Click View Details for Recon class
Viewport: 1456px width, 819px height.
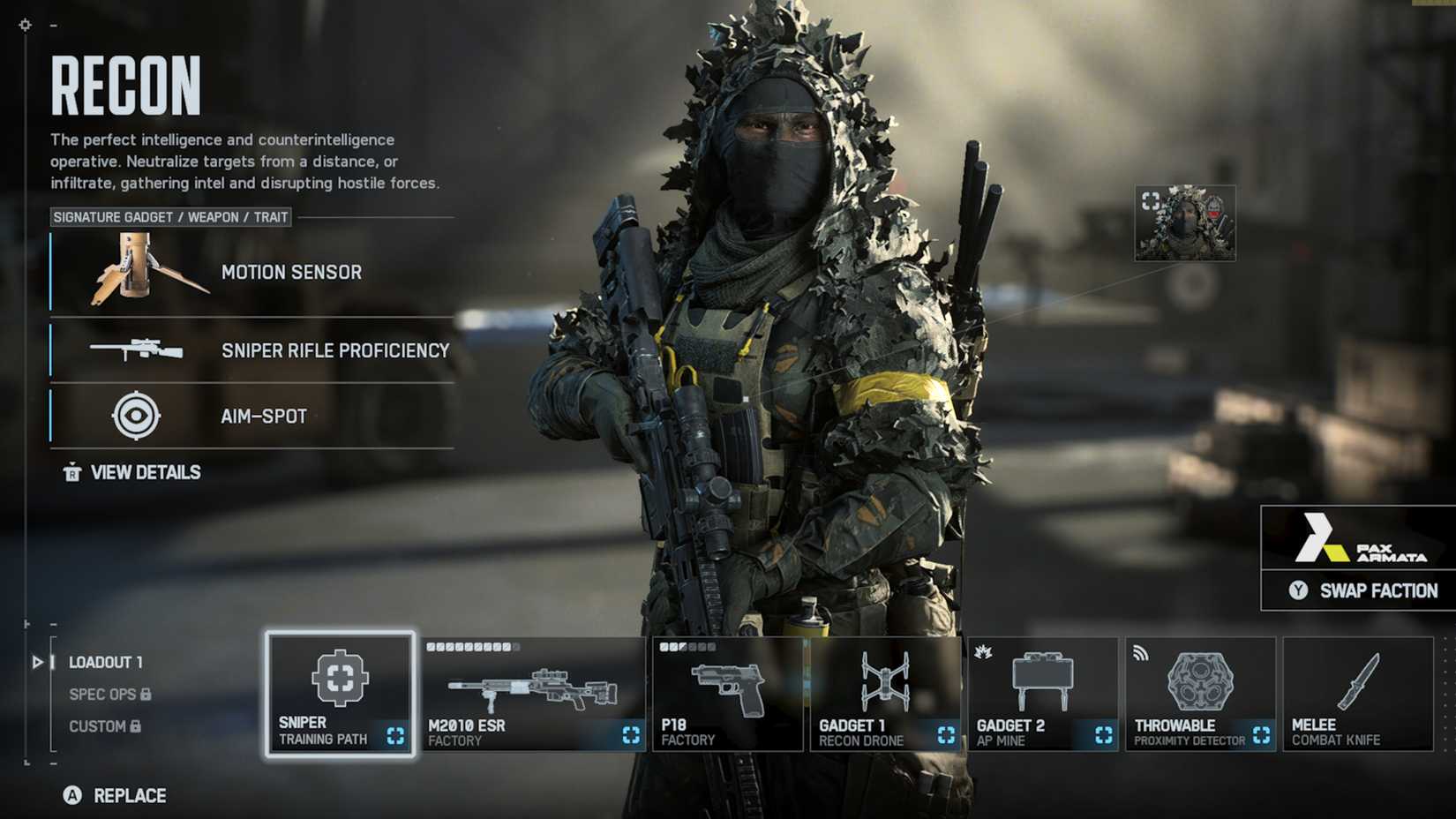click(x=131, y=472)
